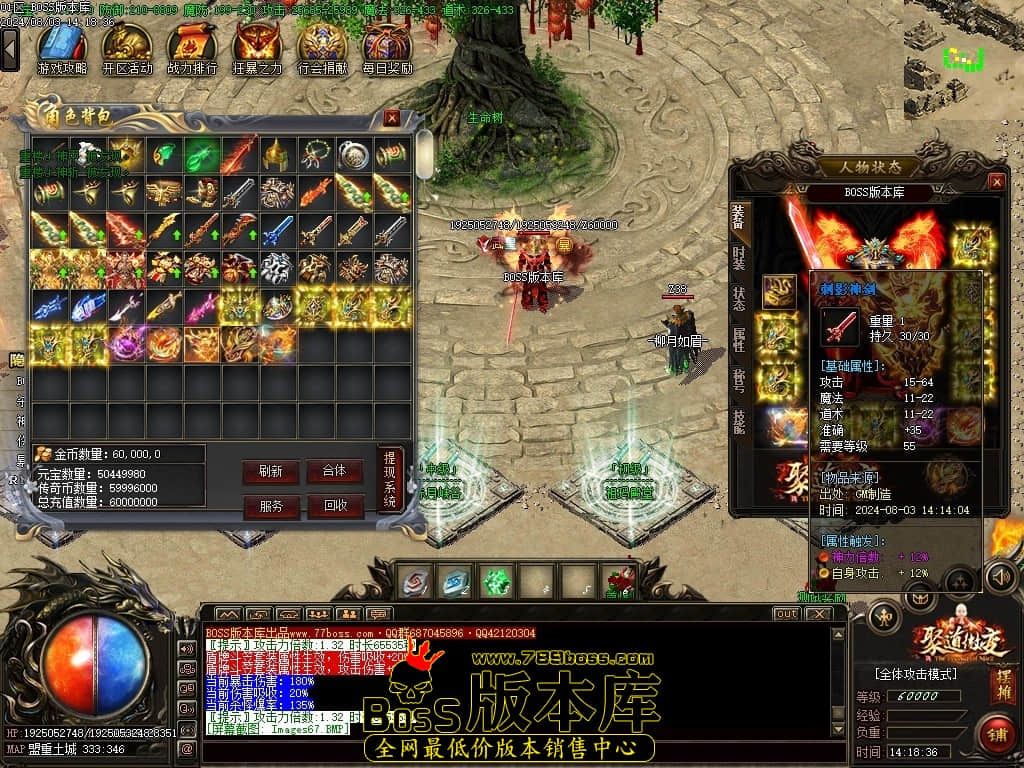Click the 刷新 refresh button in the bag
The width and height of the screenshot is (1024, 768).
click(x=270, y=471)
